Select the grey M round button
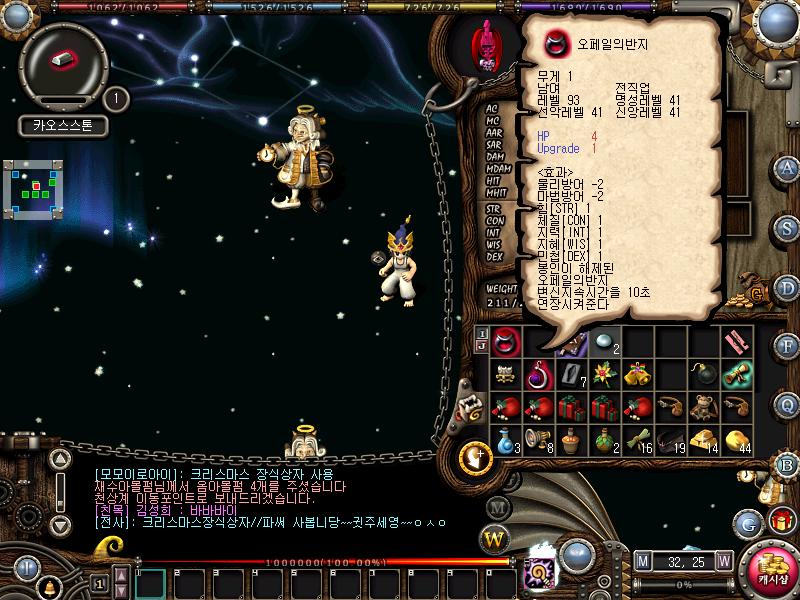The width and height of the screenshot is (800, 600). 498,507
